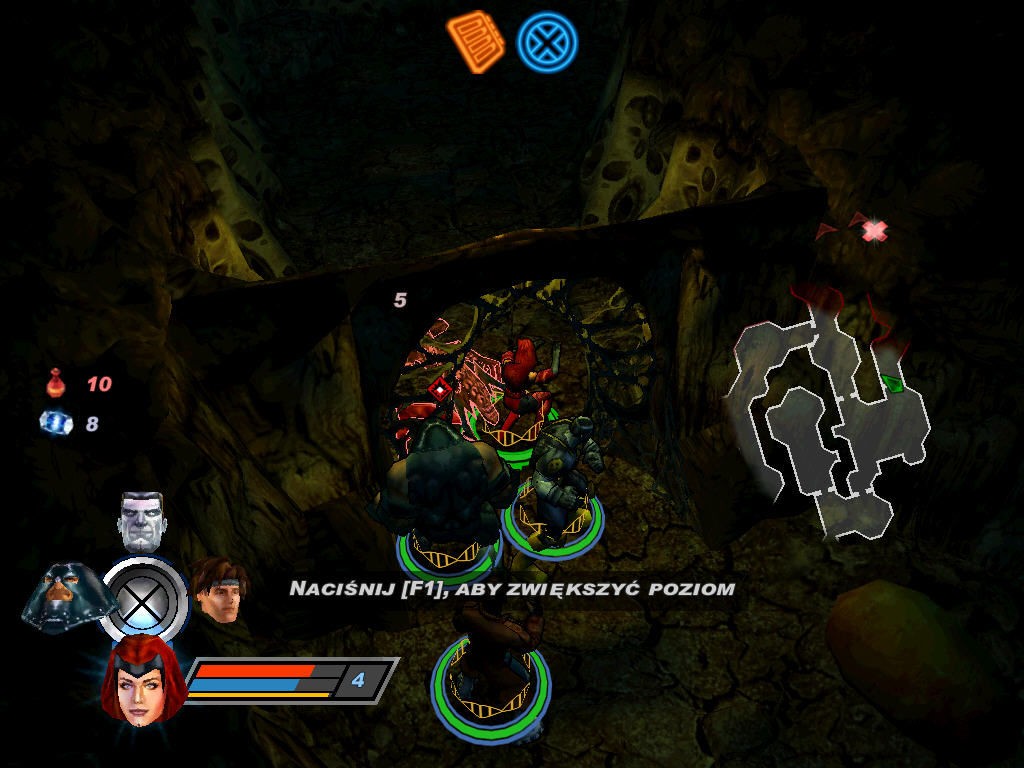1024x768 pixels.
Task: Click the blue X-Men emblem icon
Action: point(546,43)
